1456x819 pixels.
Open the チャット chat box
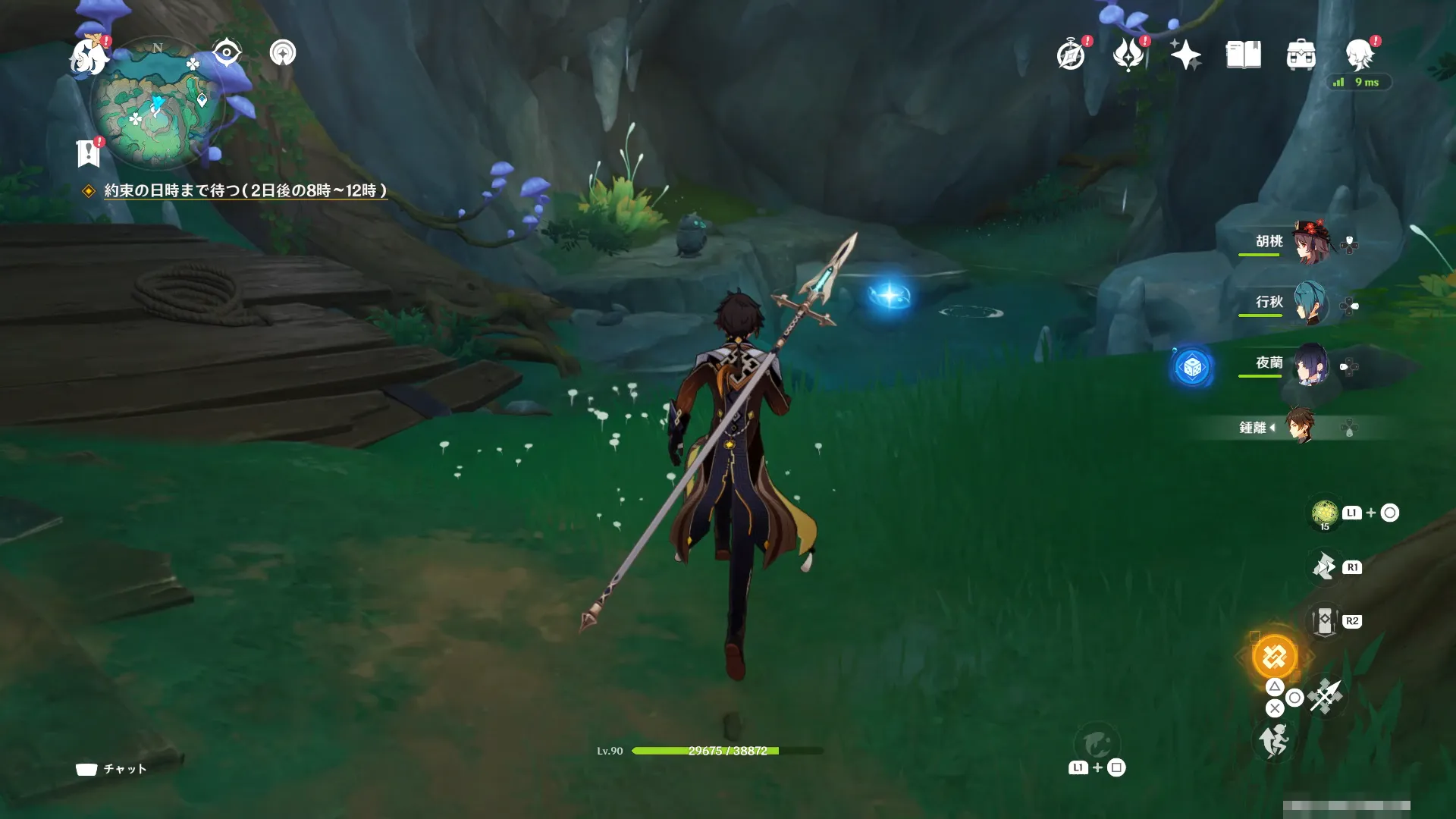(x=111, y=769)
